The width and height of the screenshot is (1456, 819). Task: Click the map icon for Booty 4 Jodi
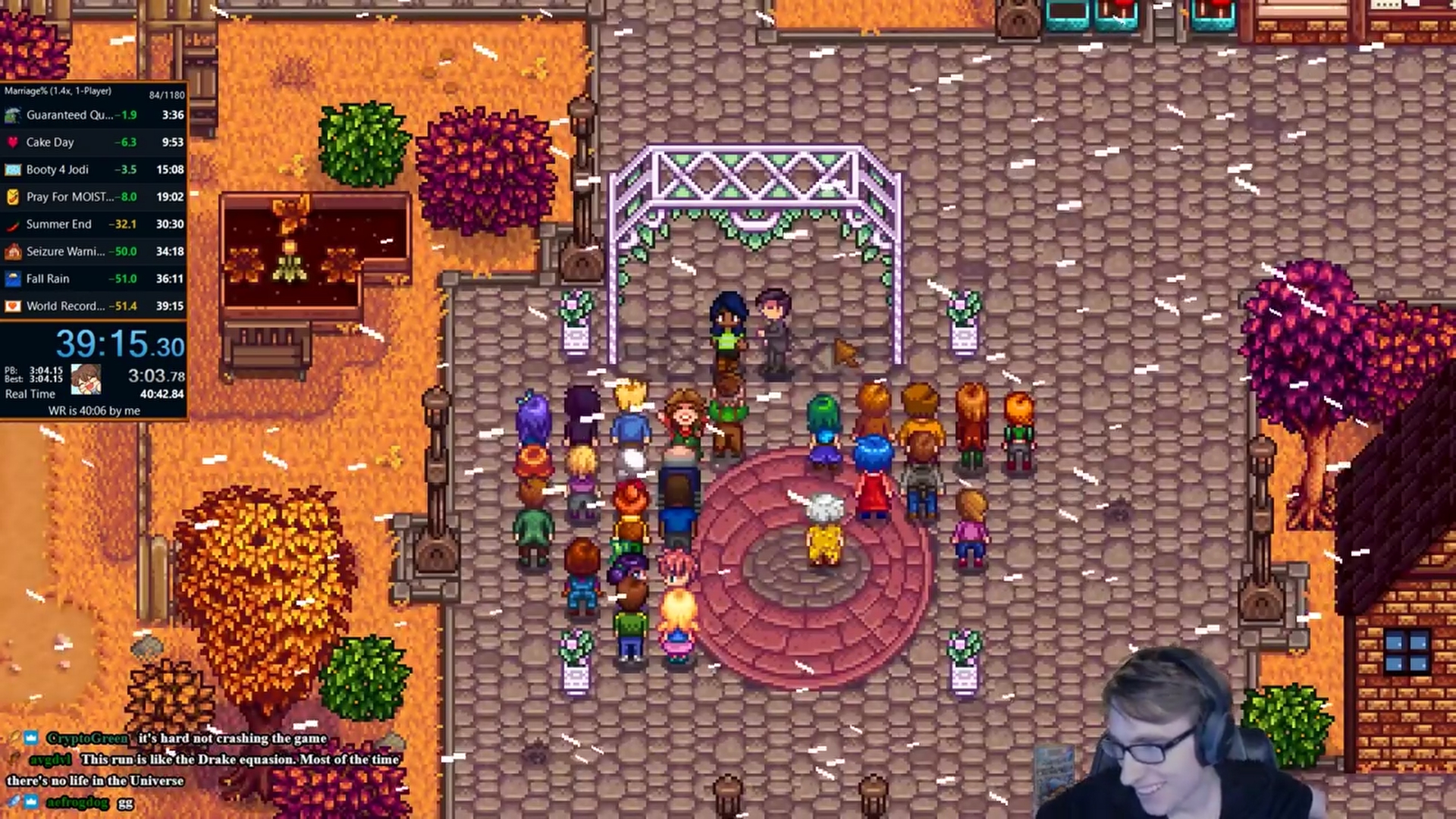coord(14,169)
